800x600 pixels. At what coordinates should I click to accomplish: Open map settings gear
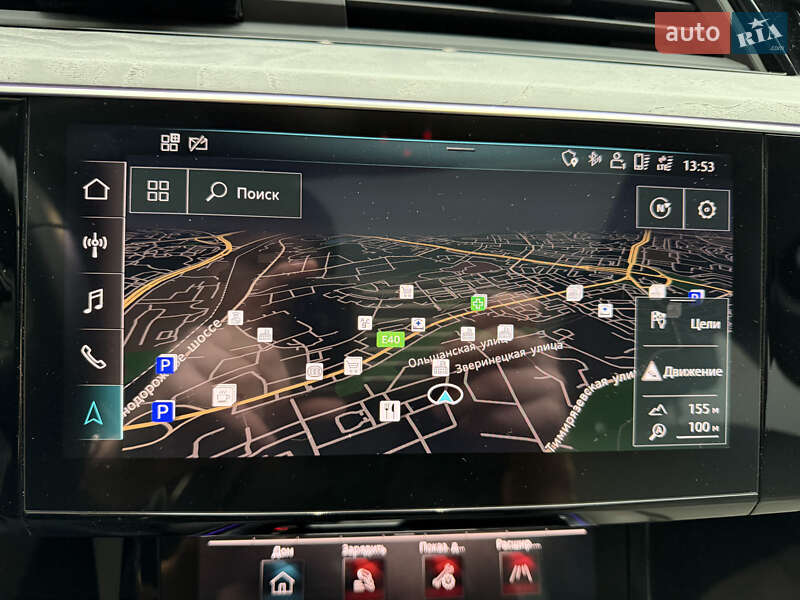tap(707, 209)
